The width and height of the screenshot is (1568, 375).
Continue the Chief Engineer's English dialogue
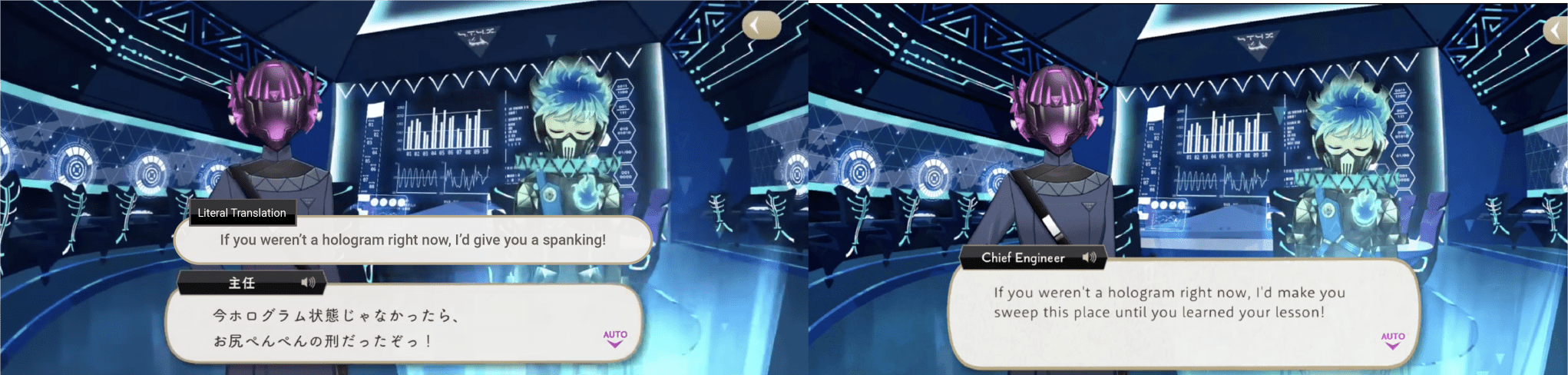coord(1183,311)
